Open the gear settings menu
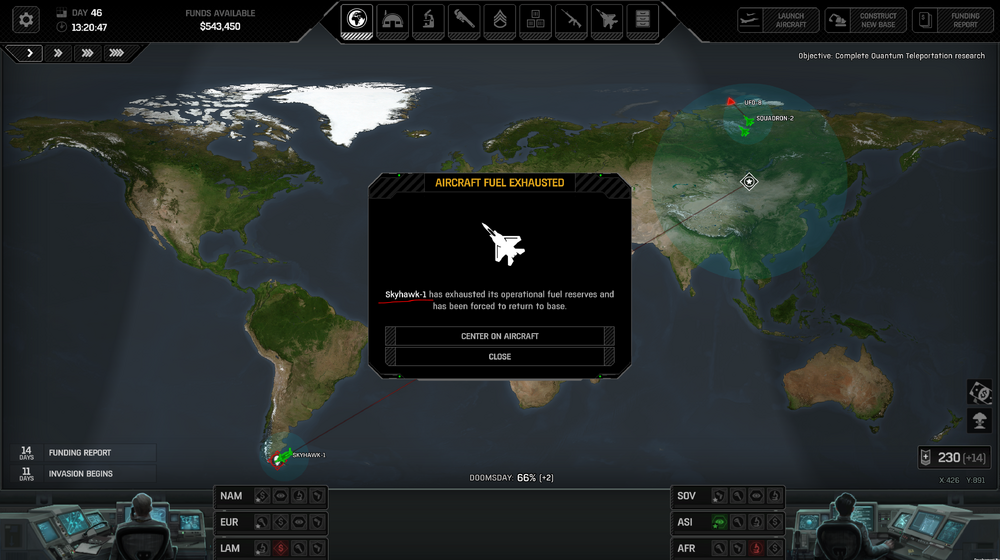 tap(26, 18)
